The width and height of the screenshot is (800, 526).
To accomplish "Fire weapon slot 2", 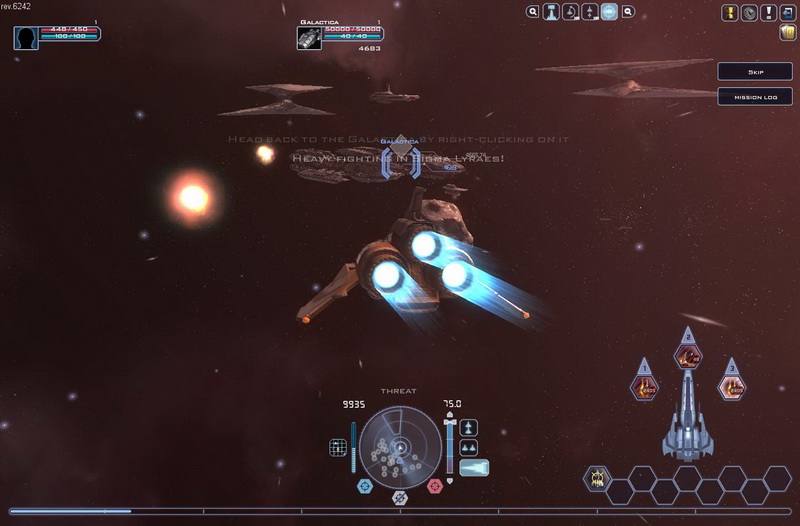I will 688,355.
